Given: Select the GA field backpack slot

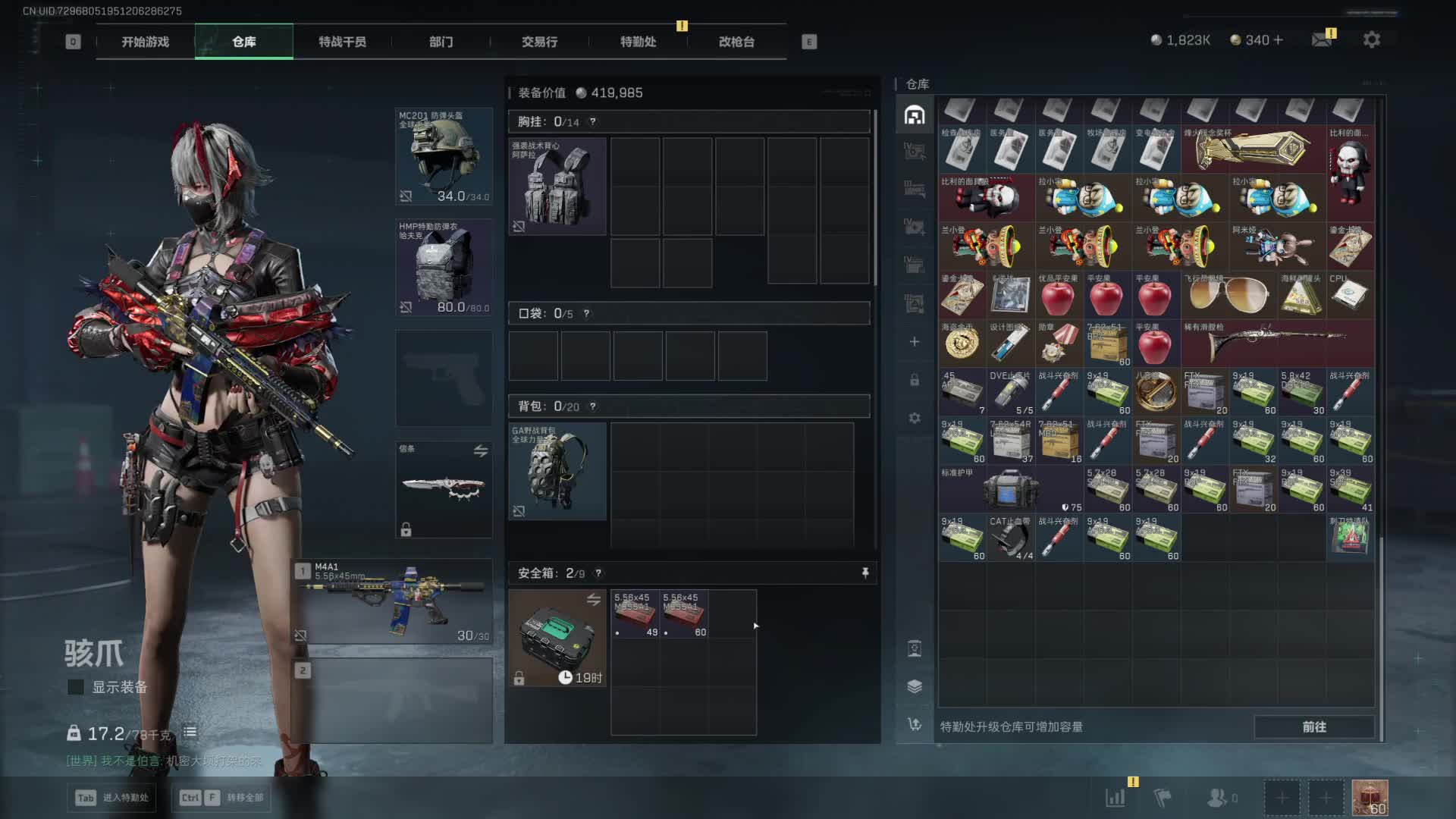Looking at the screenshot, I should (557, 472).
